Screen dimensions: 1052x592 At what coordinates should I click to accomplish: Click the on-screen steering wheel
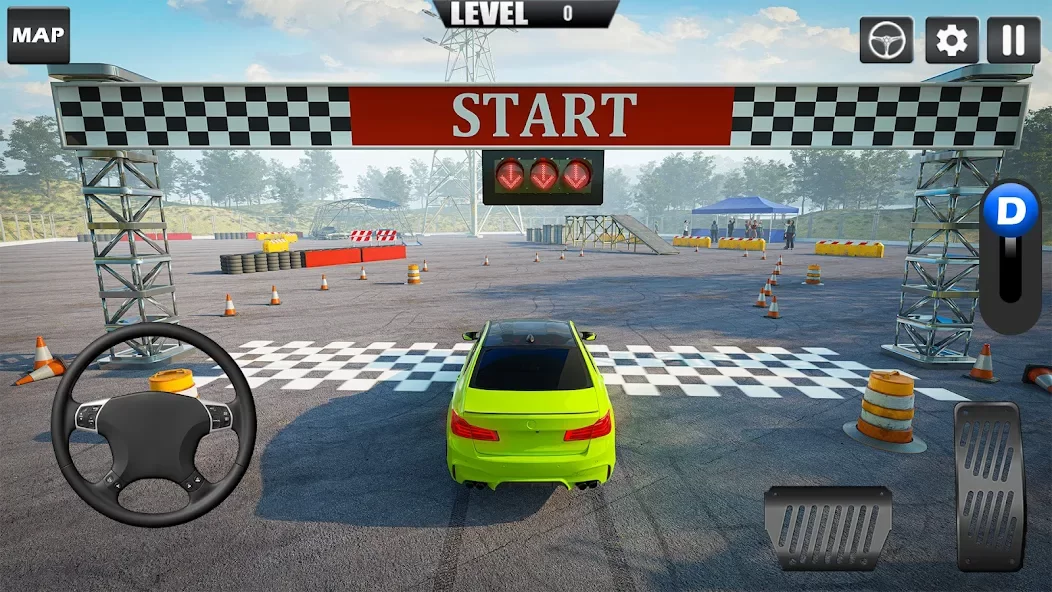(x=153, y=423)
